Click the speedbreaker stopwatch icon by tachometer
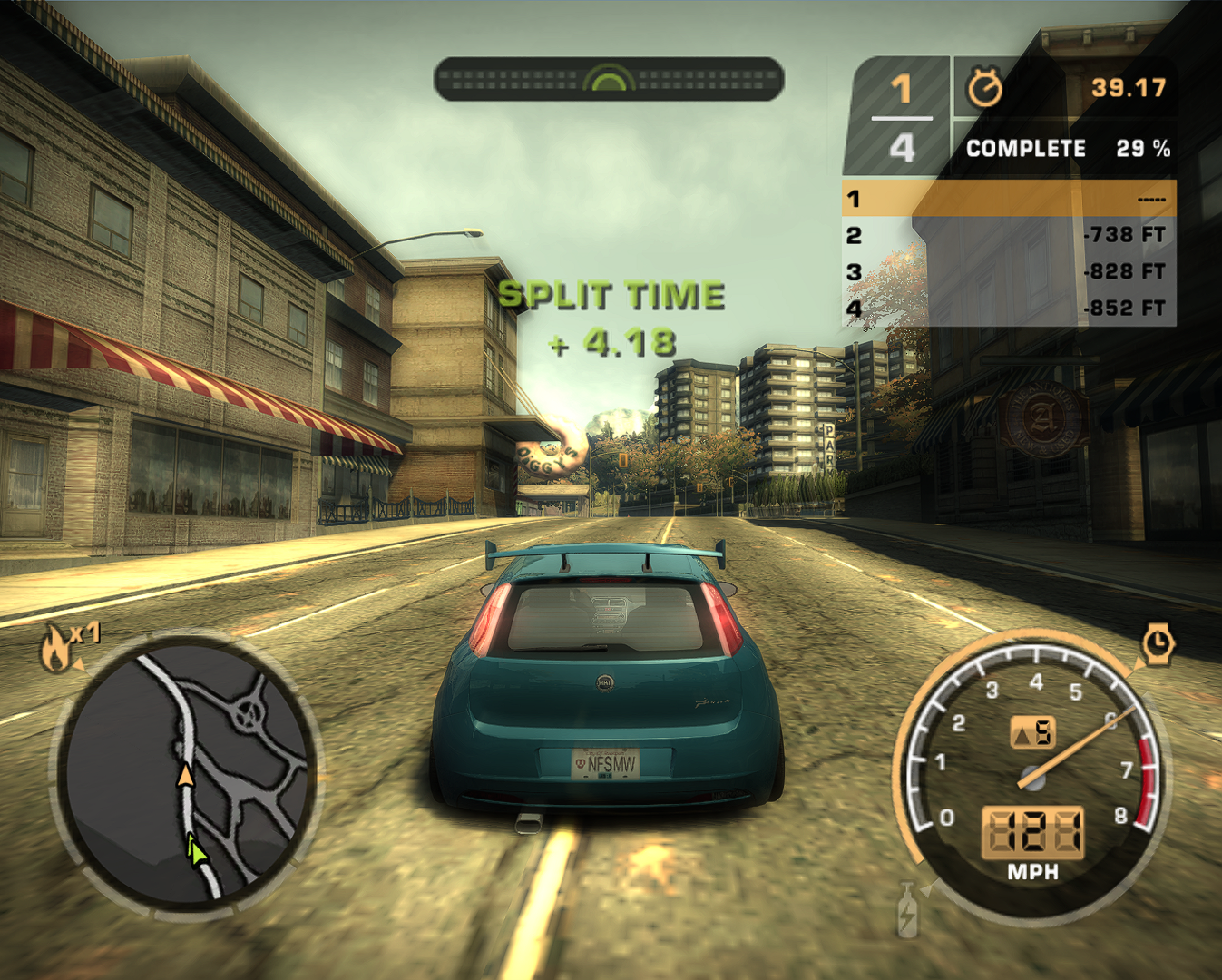The image size is (1222, 980). (1157, 643)
